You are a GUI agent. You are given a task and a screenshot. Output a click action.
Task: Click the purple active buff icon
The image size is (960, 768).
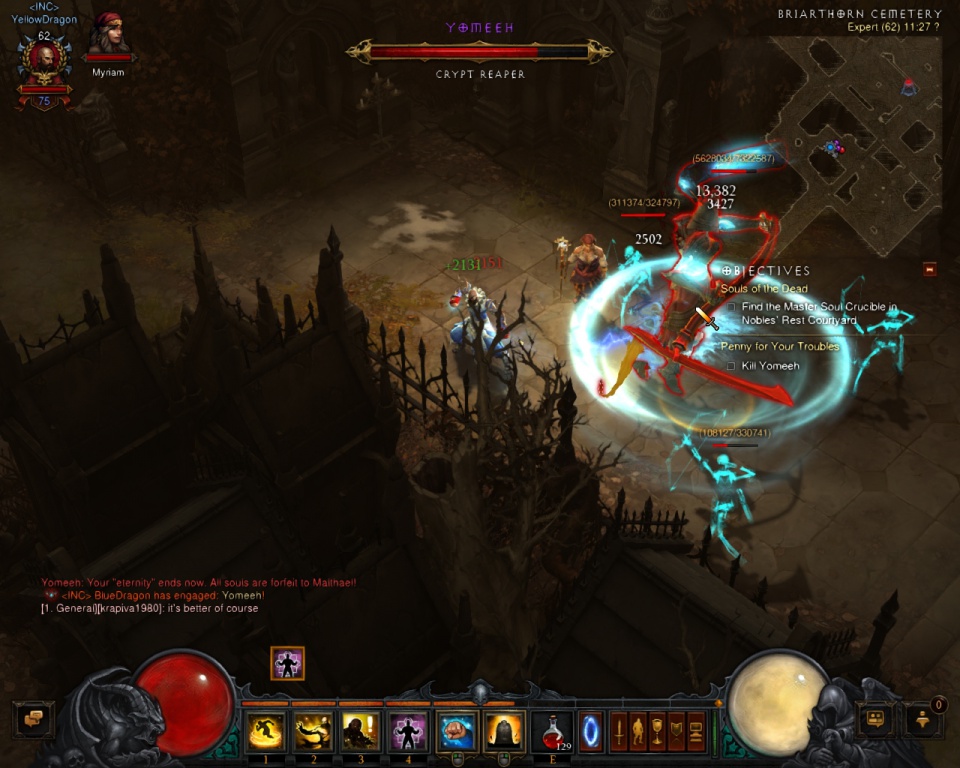tap(287, 663)
